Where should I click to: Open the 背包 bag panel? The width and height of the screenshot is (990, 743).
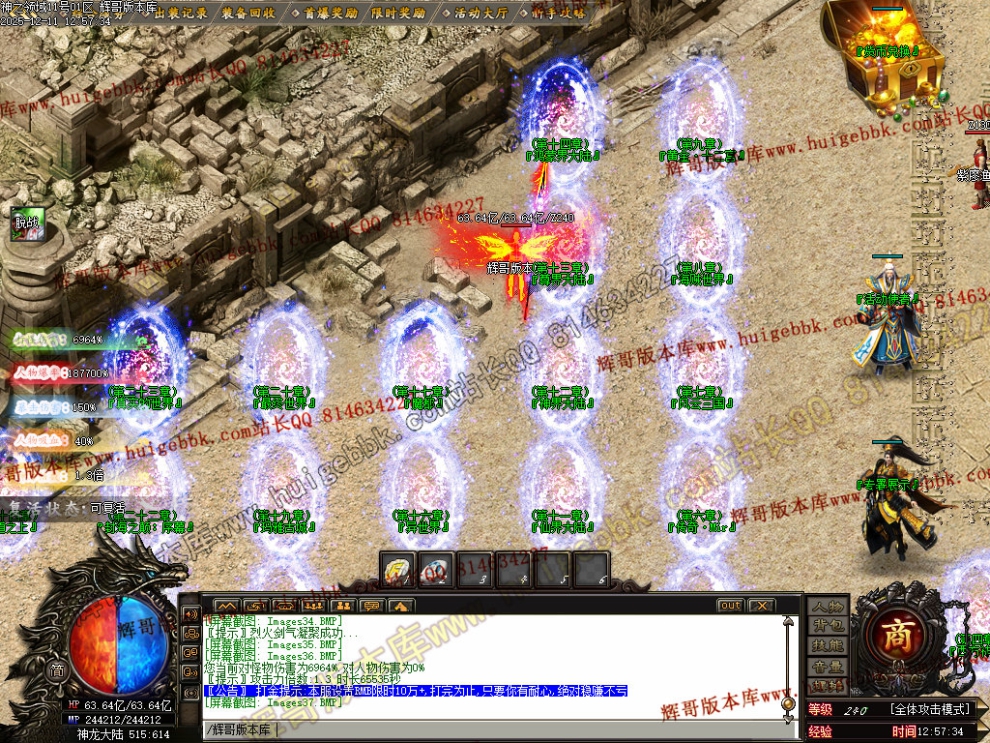(827, 626)
